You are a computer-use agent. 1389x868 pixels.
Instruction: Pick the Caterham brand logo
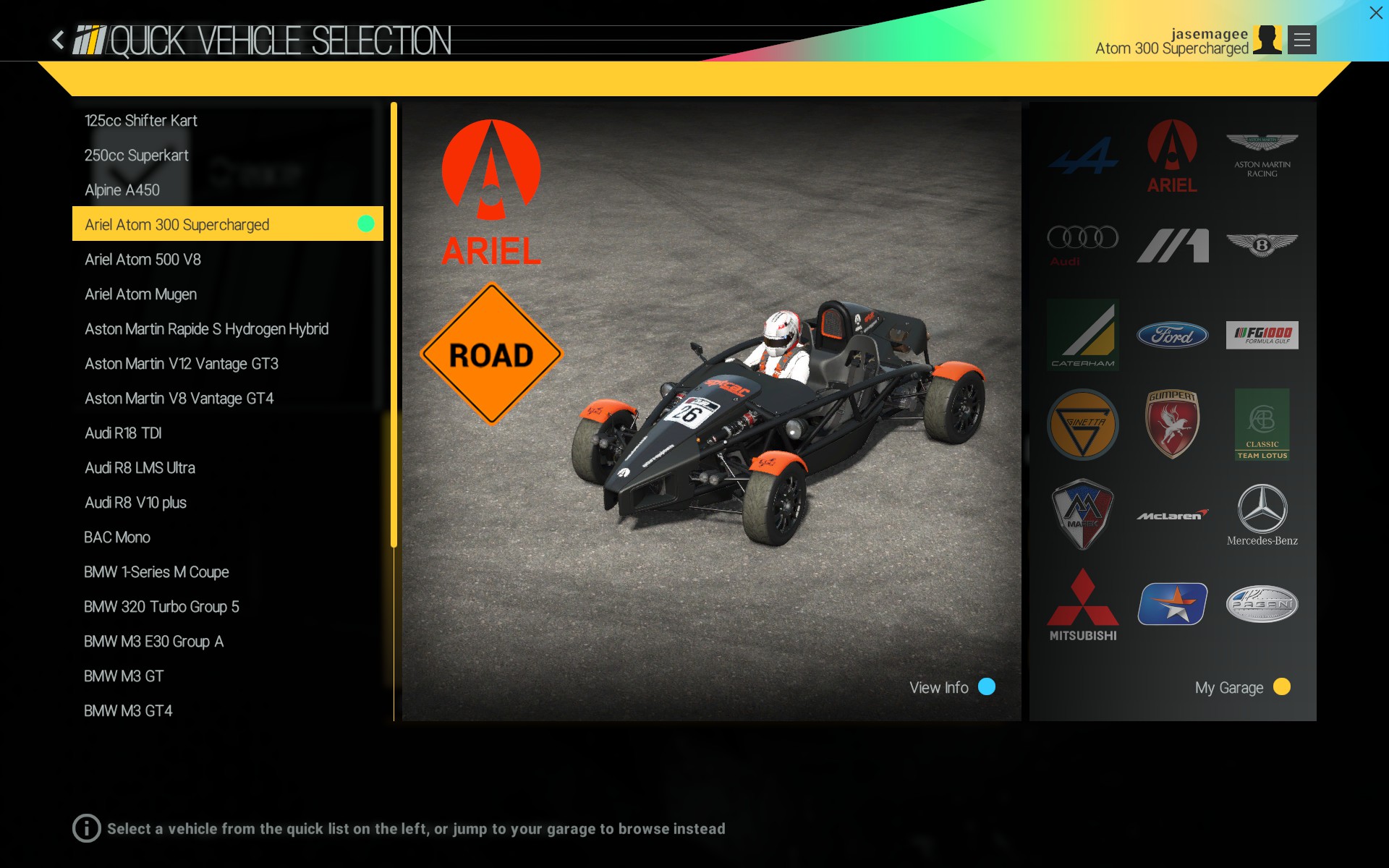1082,335
